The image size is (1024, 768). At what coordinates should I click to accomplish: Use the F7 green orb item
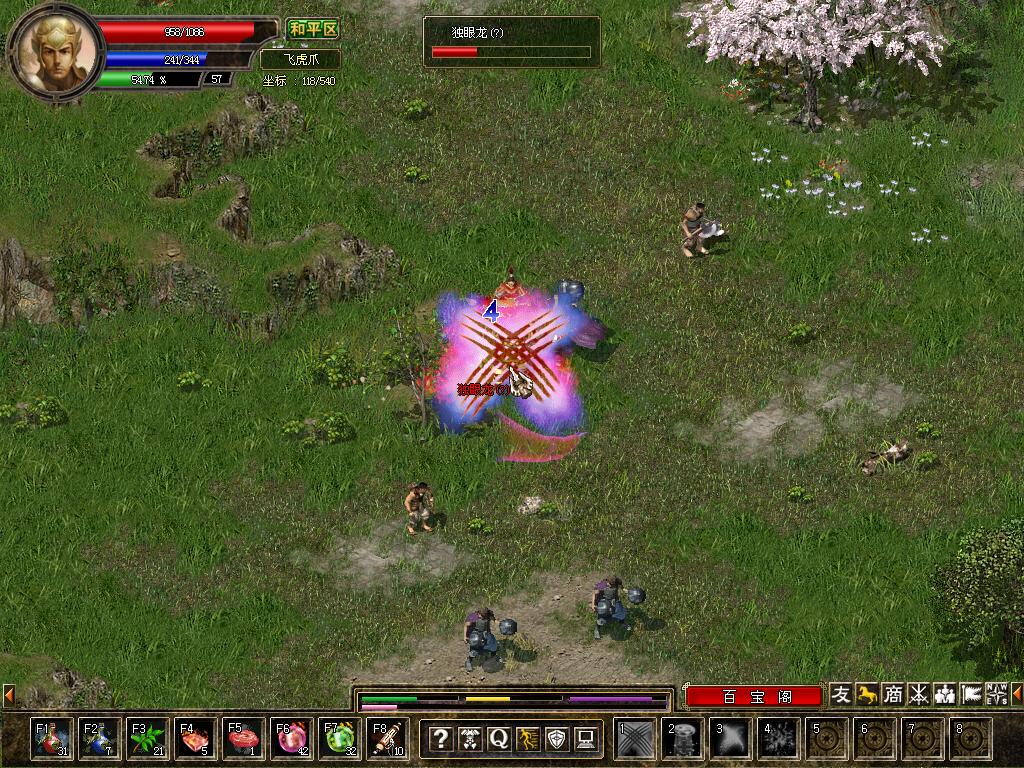pyautogui.click(x=339, y=738)
